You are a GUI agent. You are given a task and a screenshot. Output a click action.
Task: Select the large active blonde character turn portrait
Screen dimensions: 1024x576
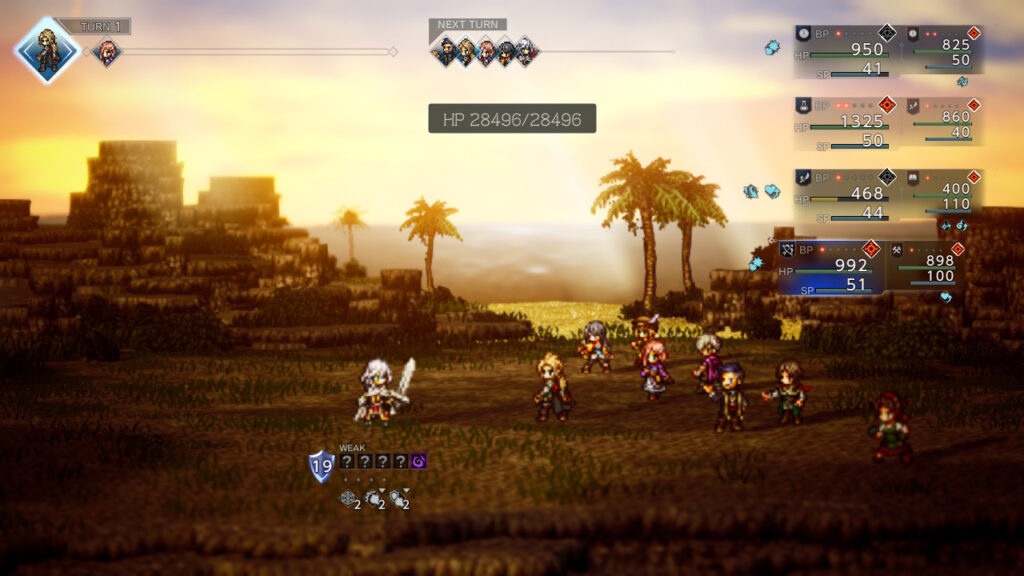pos(47,49)
